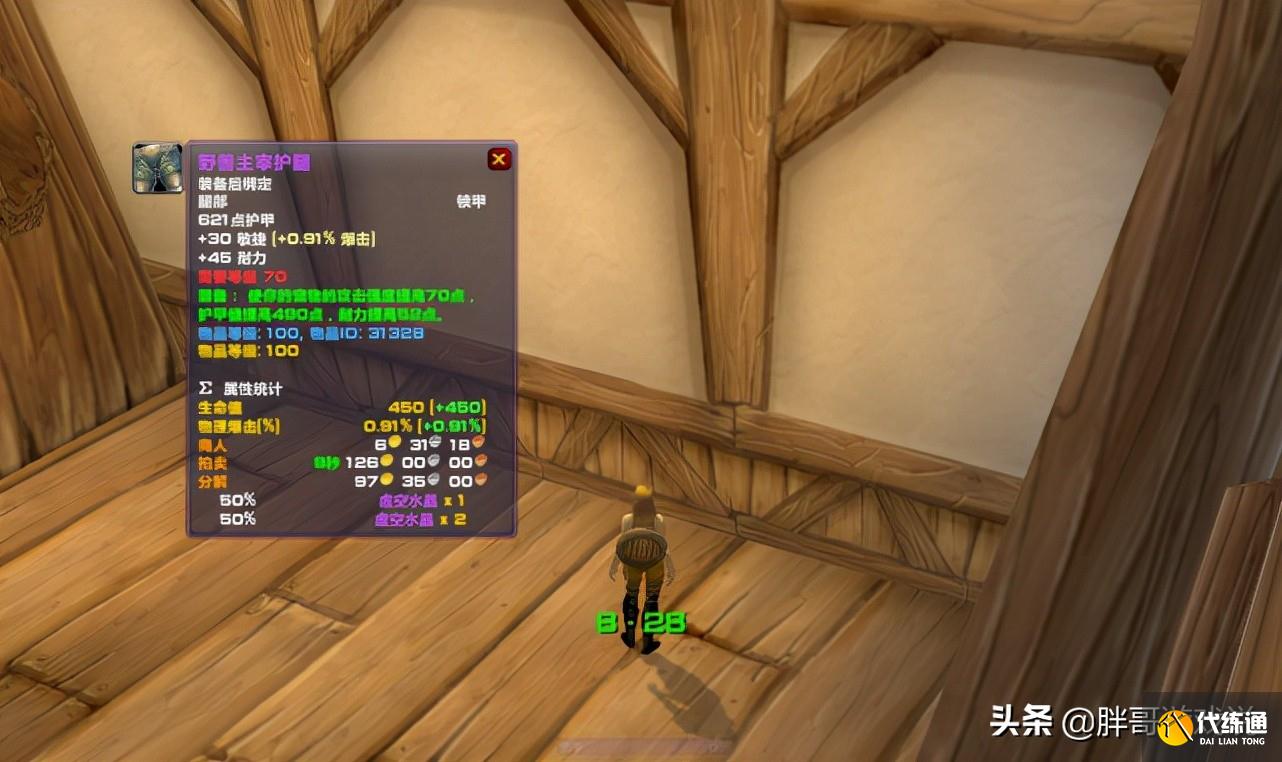Click the belt item icon beside the tooltip
The image size is (1282, 762).
[x=158, y=168]
